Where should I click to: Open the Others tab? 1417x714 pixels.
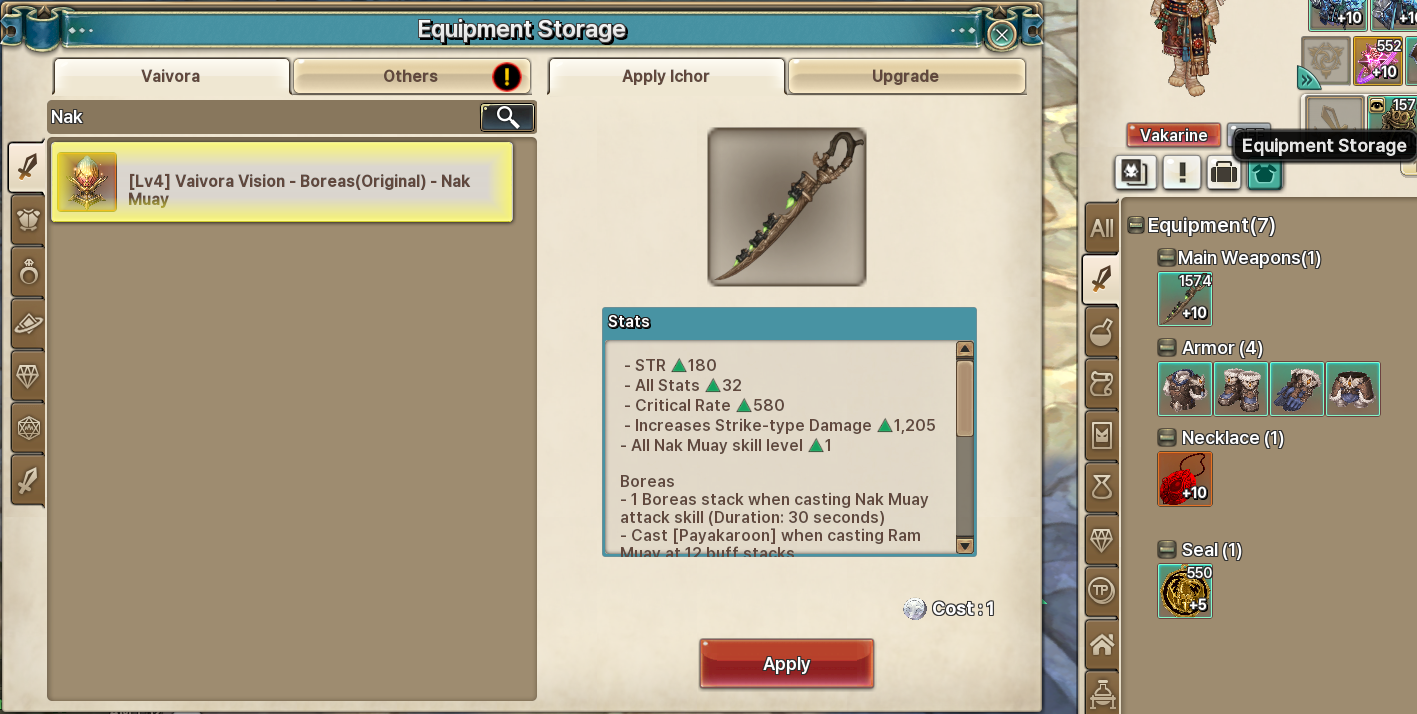(411, 76)
